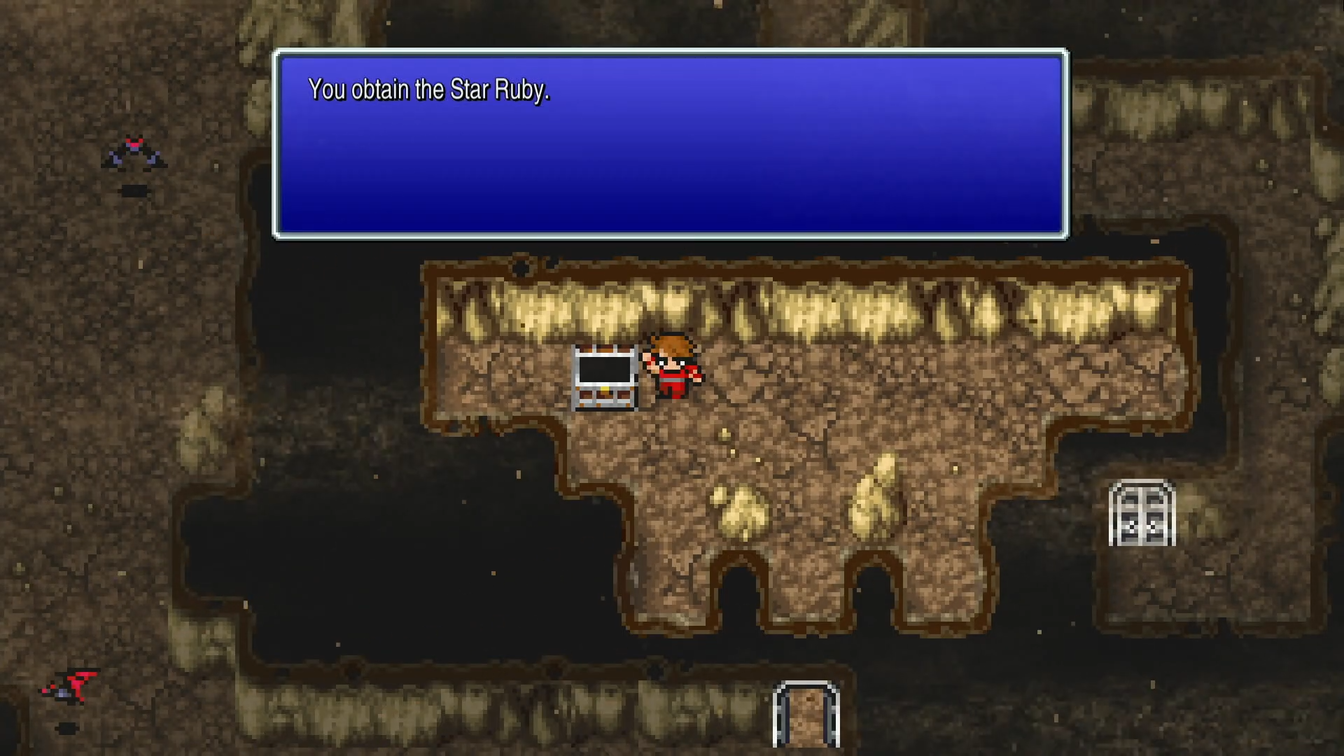
Task: Click the archway exit at the bottom
Action: (x=806, y=715)
